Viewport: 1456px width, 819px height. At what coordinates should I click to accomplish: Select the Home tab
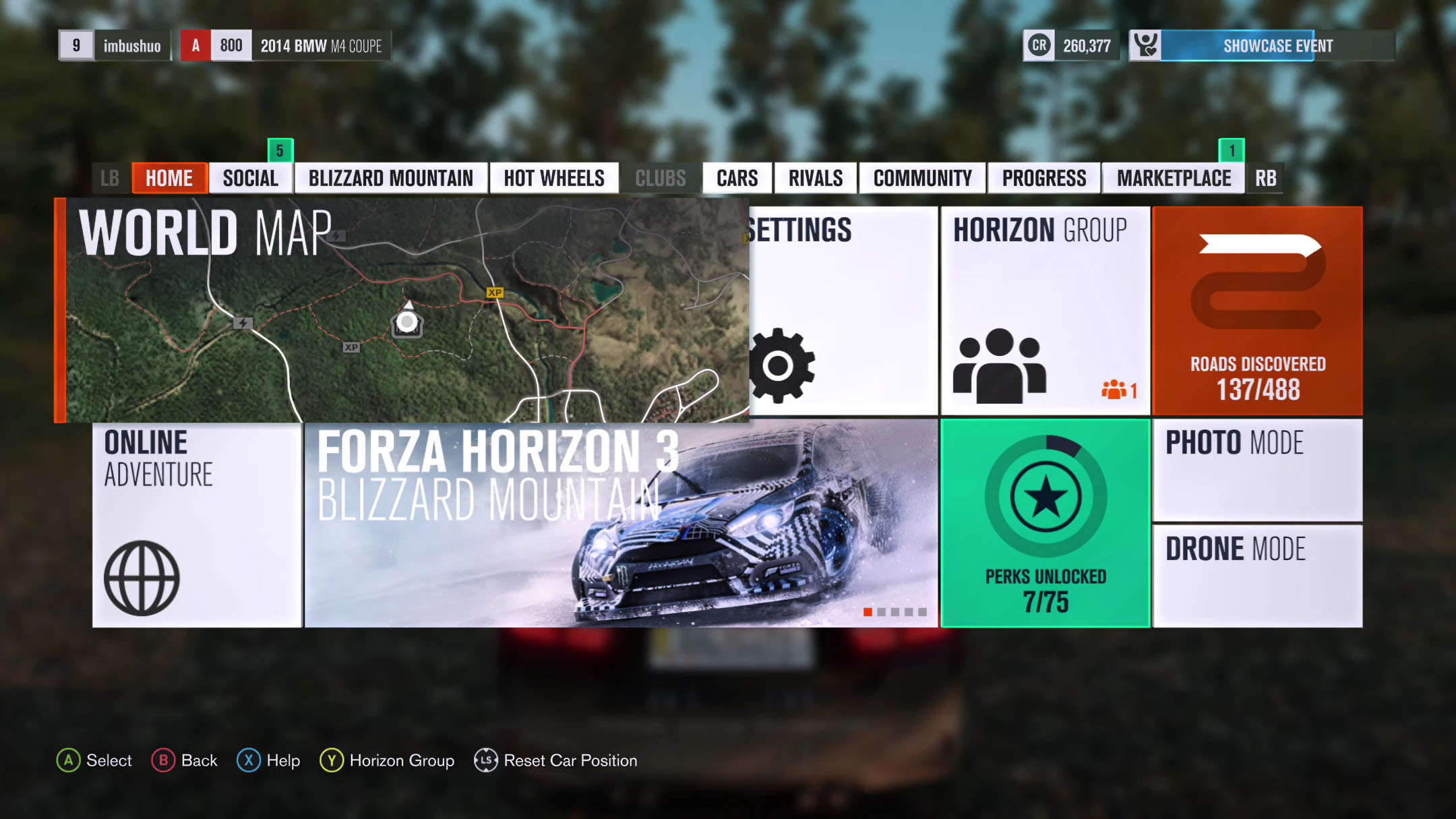(169, 179)
